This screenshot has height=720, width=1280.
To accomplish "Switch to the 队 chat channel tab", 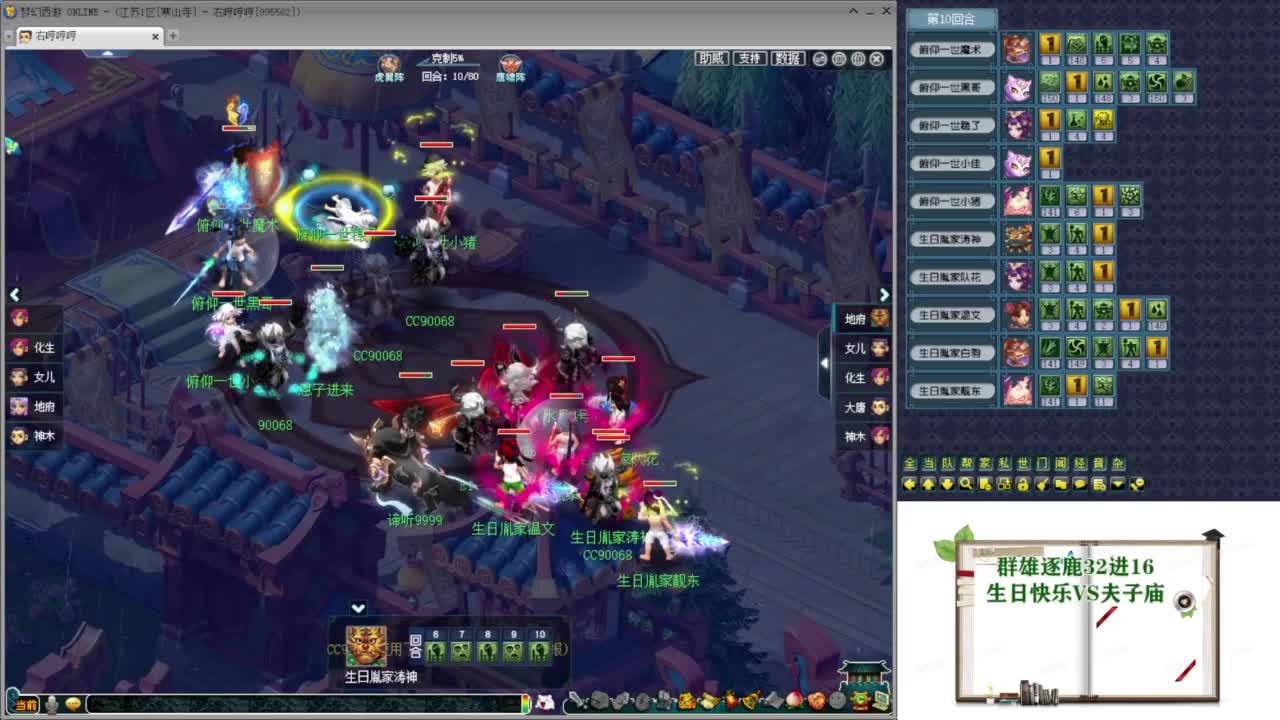I will pos(948,464).
